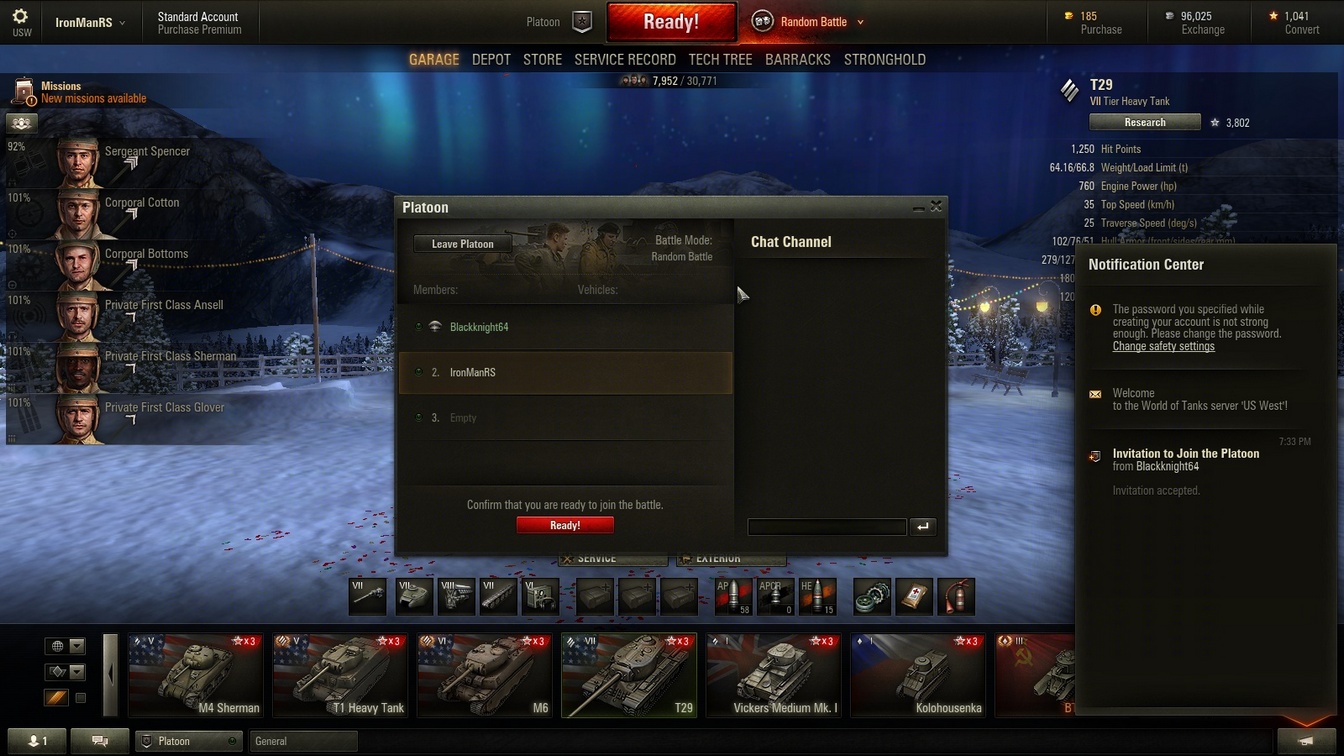Choose the T1 Heavy Tank vehicle

point(340,676)
